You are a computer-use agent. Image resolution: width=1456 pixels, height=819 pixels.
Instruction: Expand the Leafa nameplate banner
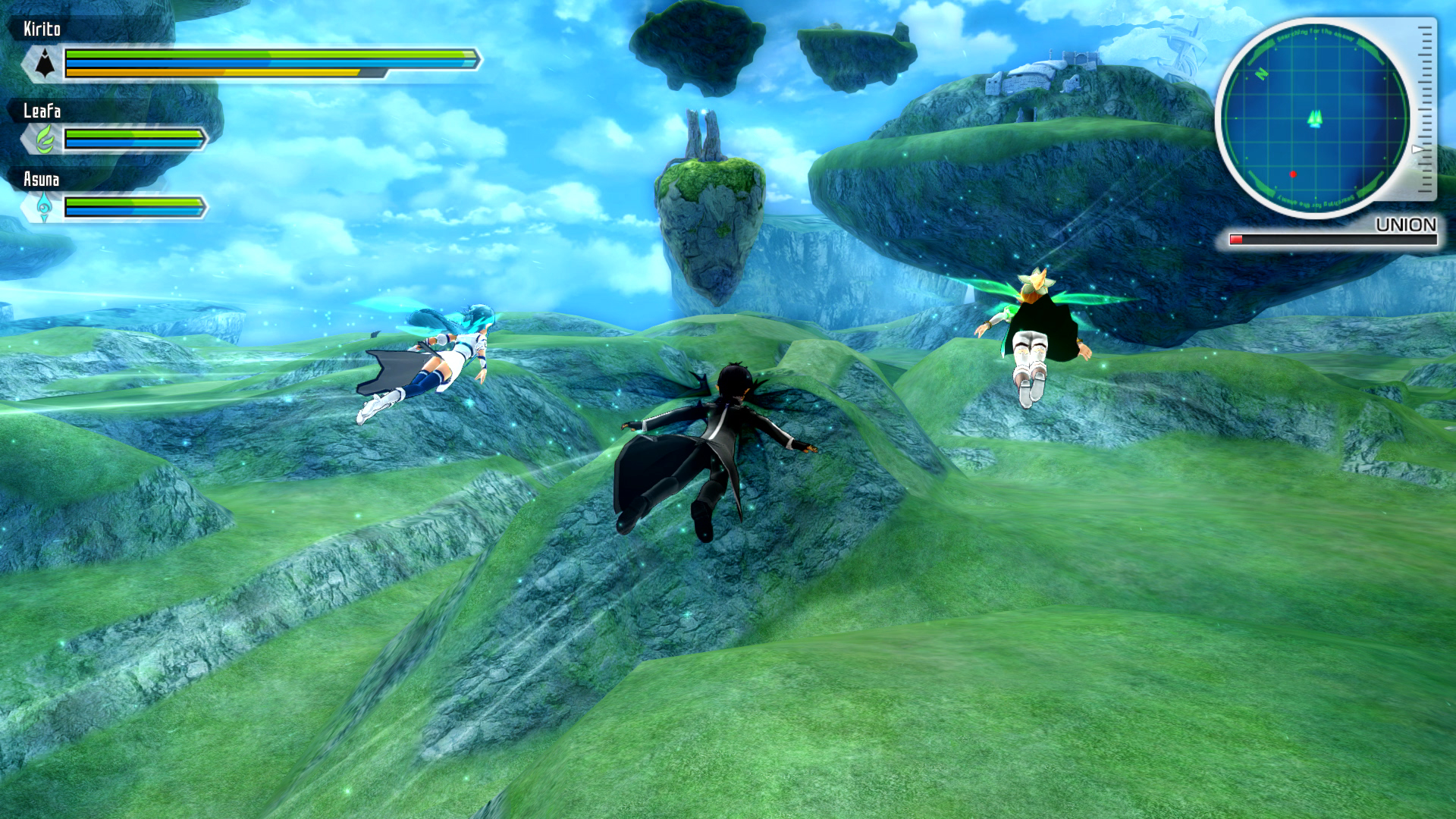point(42,111)
